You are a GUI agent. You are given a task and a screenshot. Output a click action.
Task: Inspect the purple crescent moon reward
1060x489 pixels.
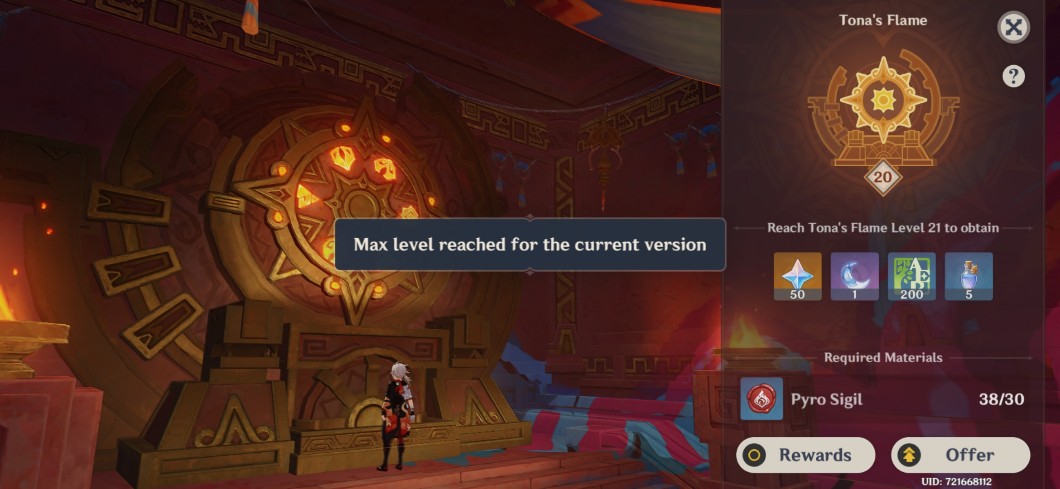[x=854, y=276]
